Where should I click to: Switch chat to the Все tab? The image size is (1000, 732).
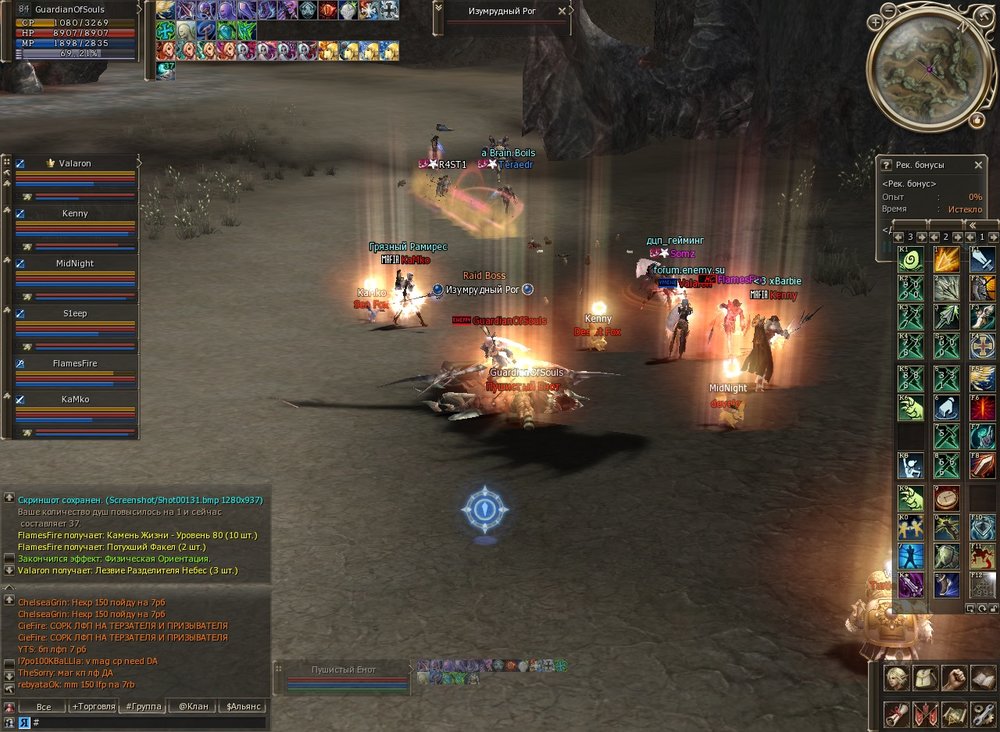[43, 706]
